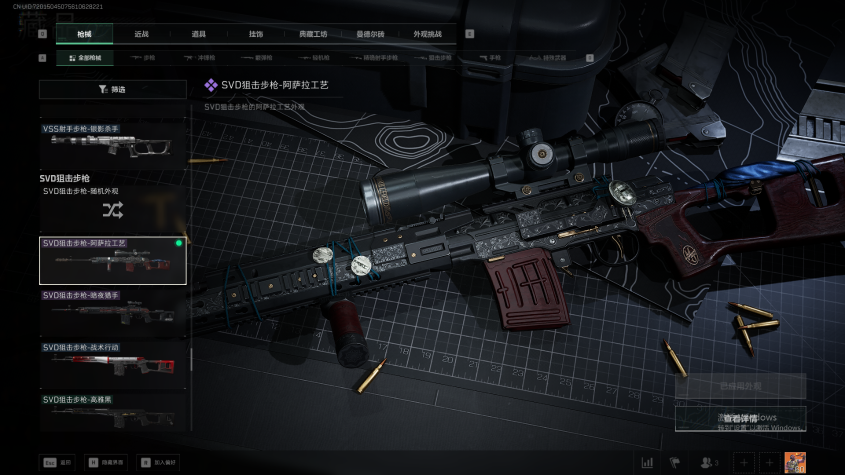Go to the 挂饰 tab
Image resolution: width=845 pixels, height=475 pixels.
pyautogui.click(x=256, y=34)
